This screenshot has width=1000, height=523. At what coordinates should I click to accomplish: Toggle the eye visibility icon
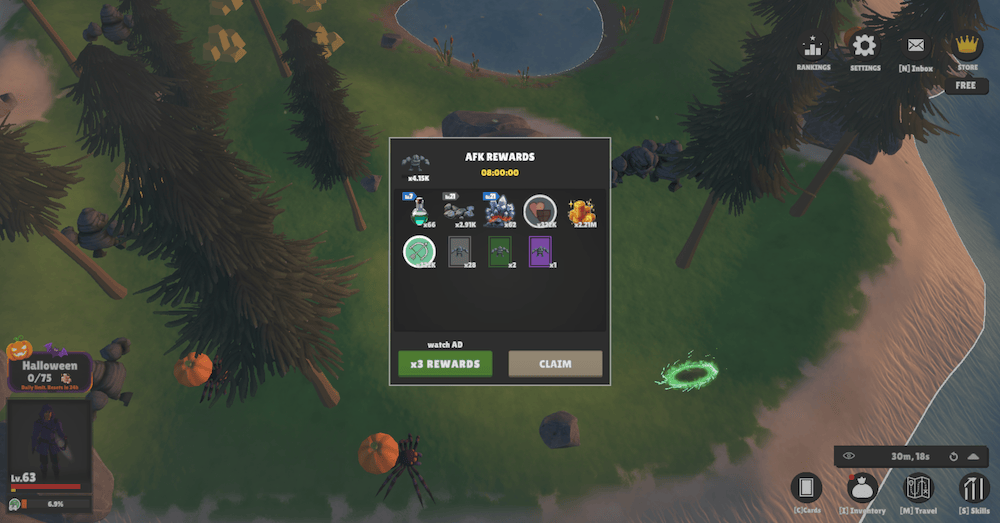[849, 457]
